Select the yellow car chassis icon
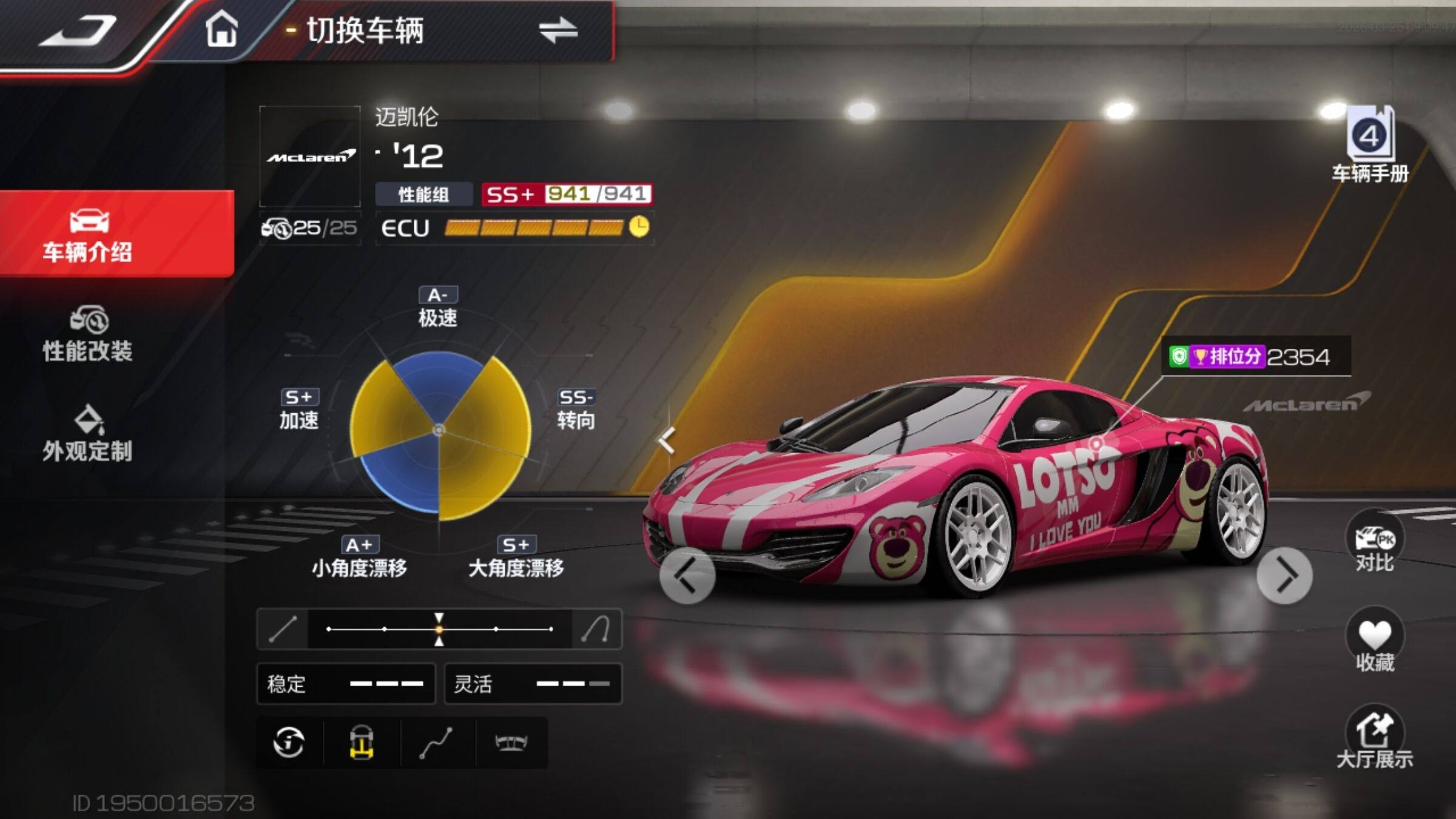This screenshot has width=1456, height=819. [362, 743]
